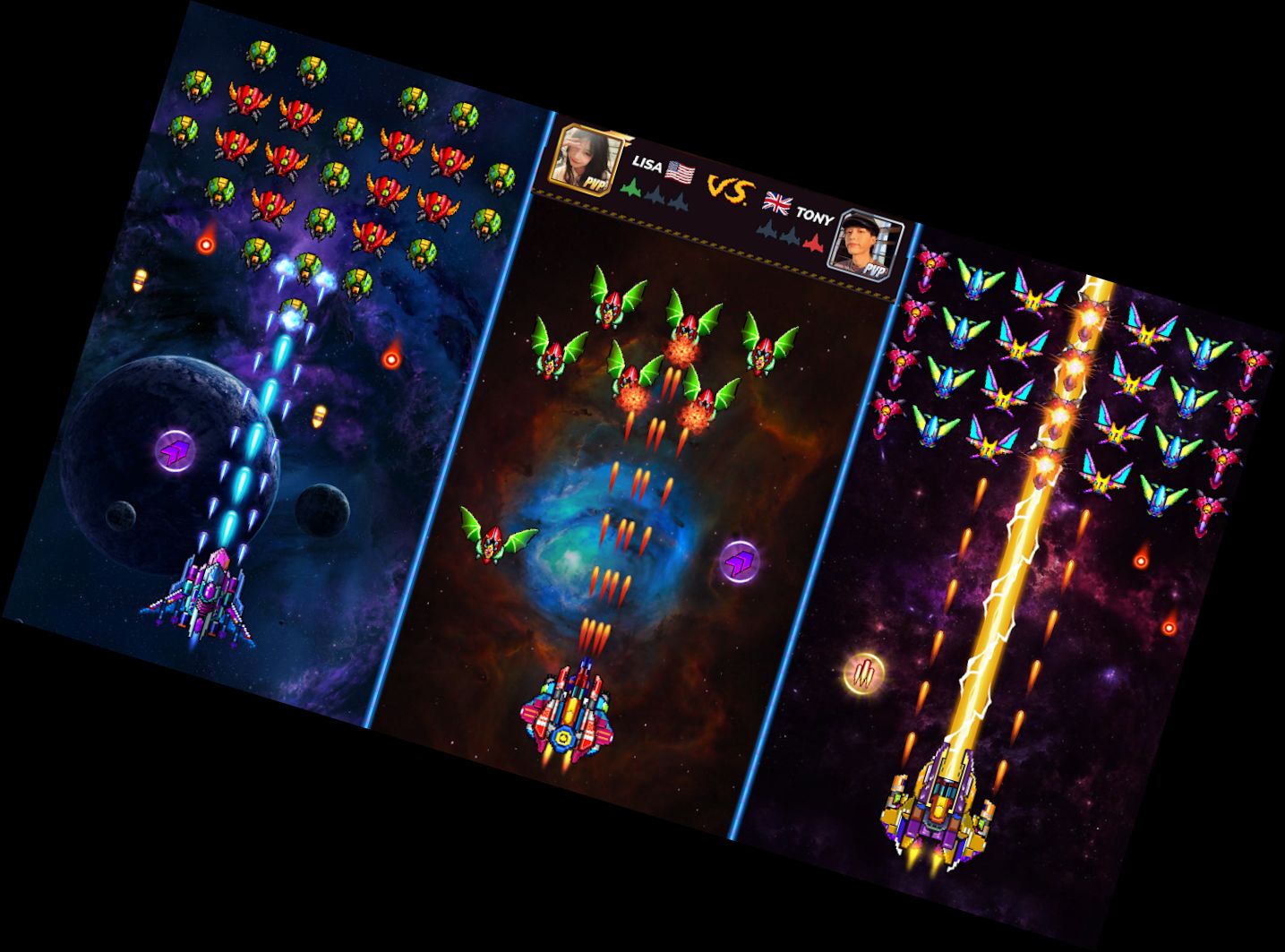Open Tony's profile thumbnail
The image size is (1285, 952).
coord(862,240)
